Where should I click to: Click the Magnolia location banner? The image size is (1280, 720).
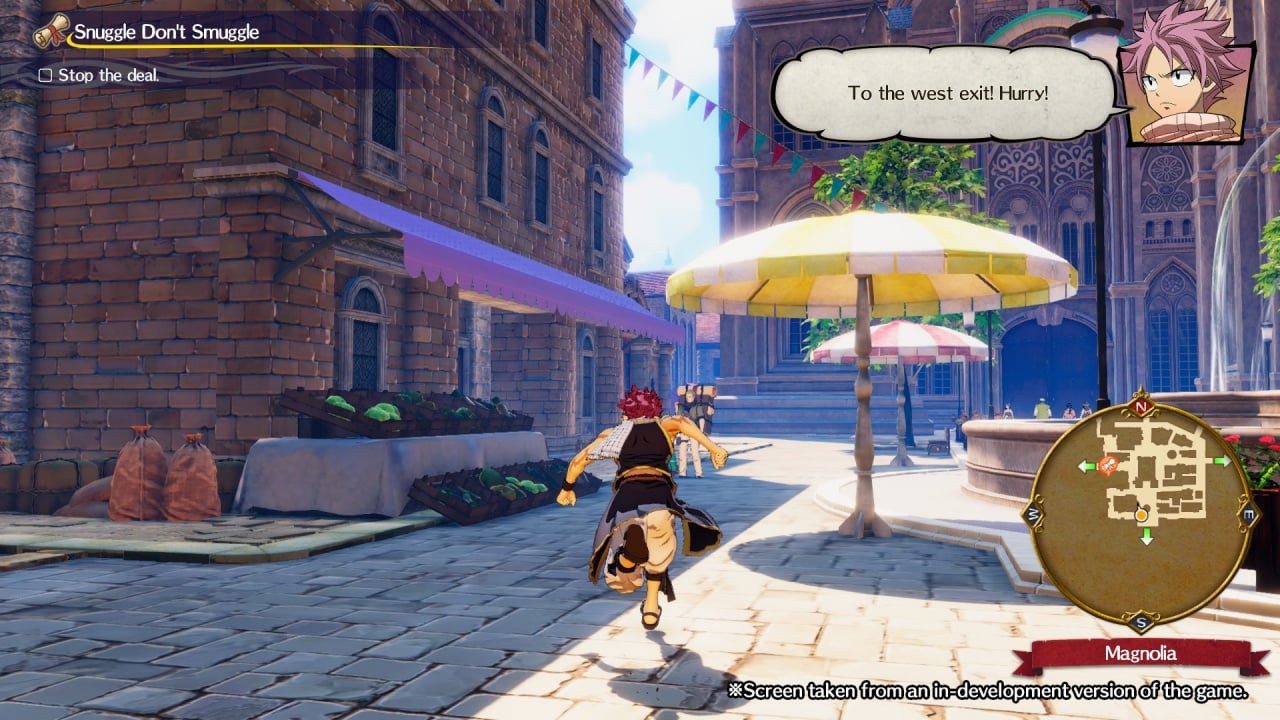(x=1140, y=654)
